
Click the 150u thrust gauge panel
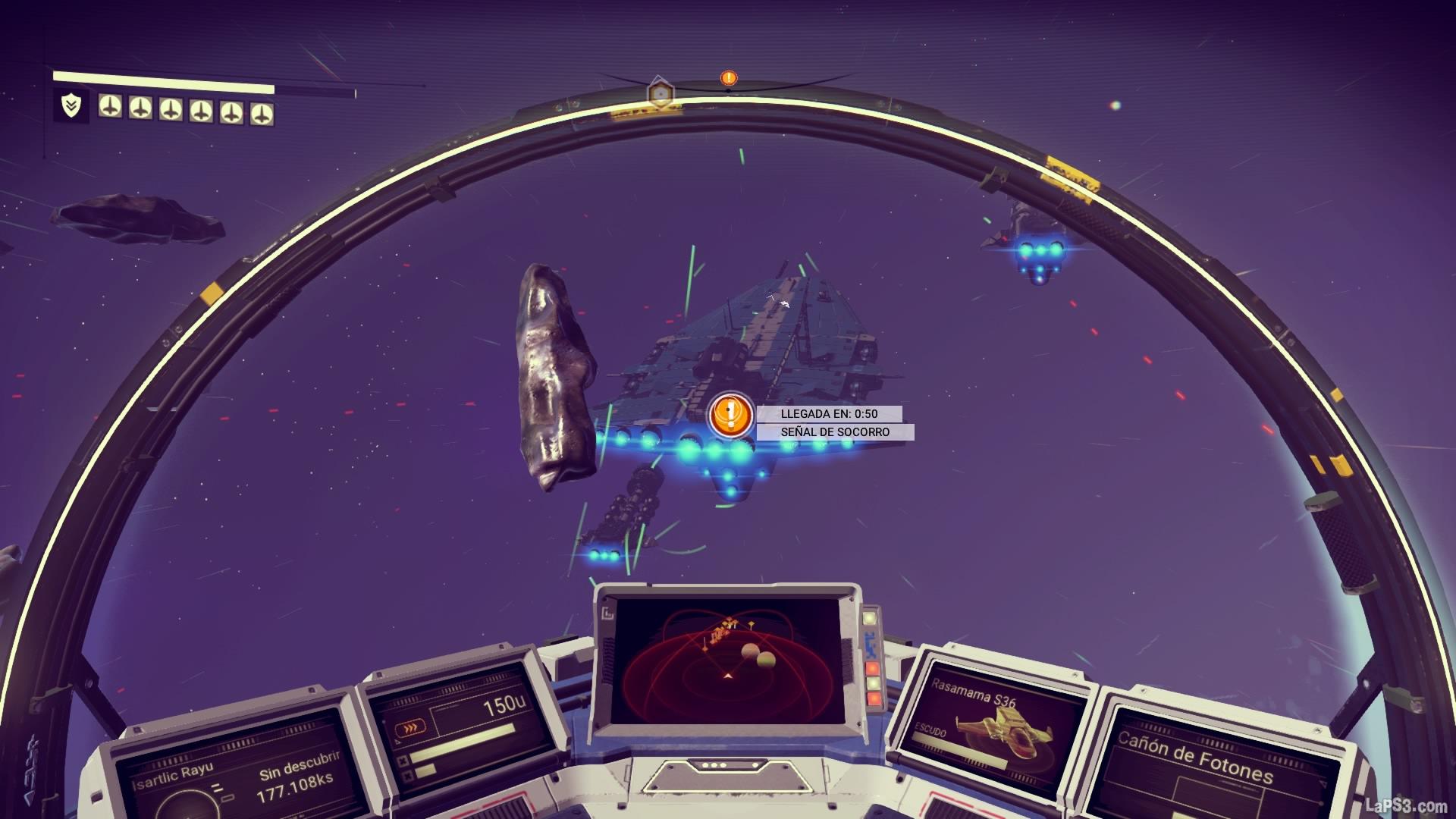point(459,728)
